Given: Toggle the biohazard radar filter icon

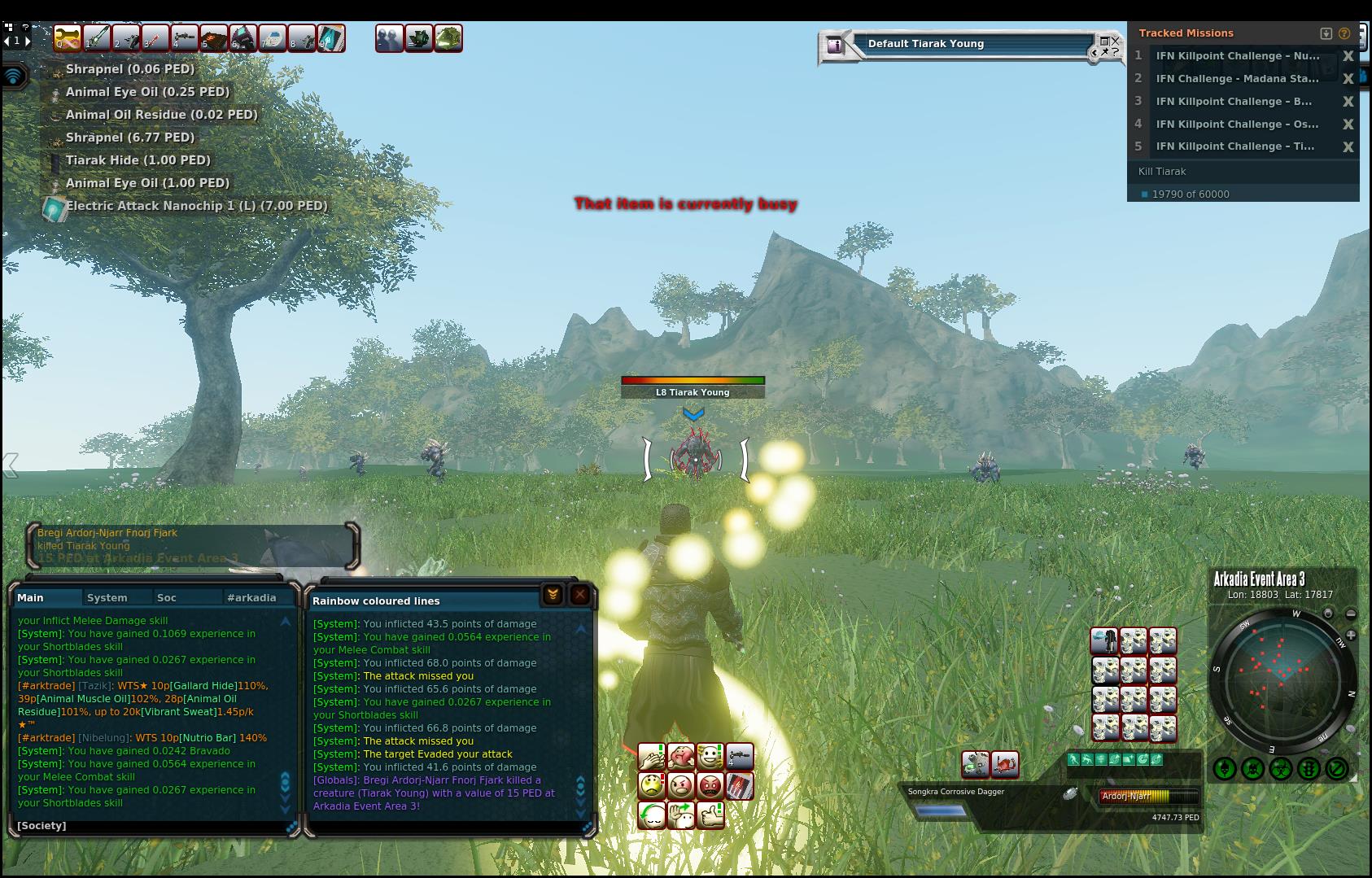Looking at the screenshot, I should pos(1281,768).
